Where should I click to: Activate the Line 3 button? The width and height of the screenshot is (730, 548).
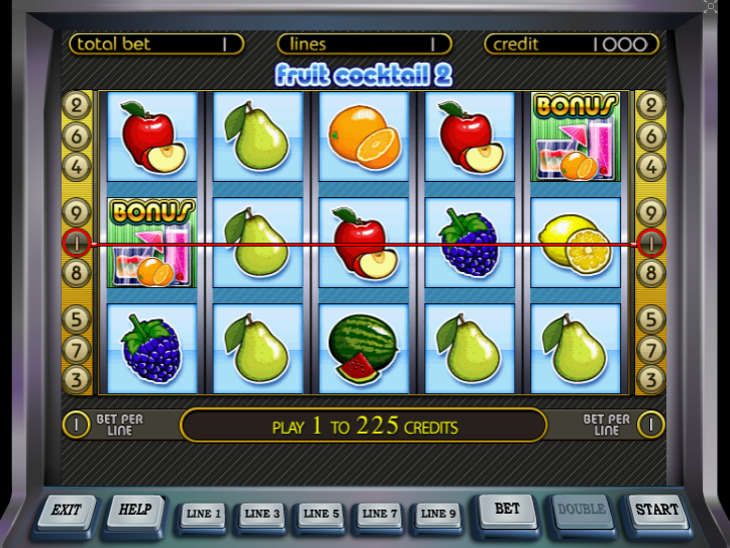coord(260,514)
